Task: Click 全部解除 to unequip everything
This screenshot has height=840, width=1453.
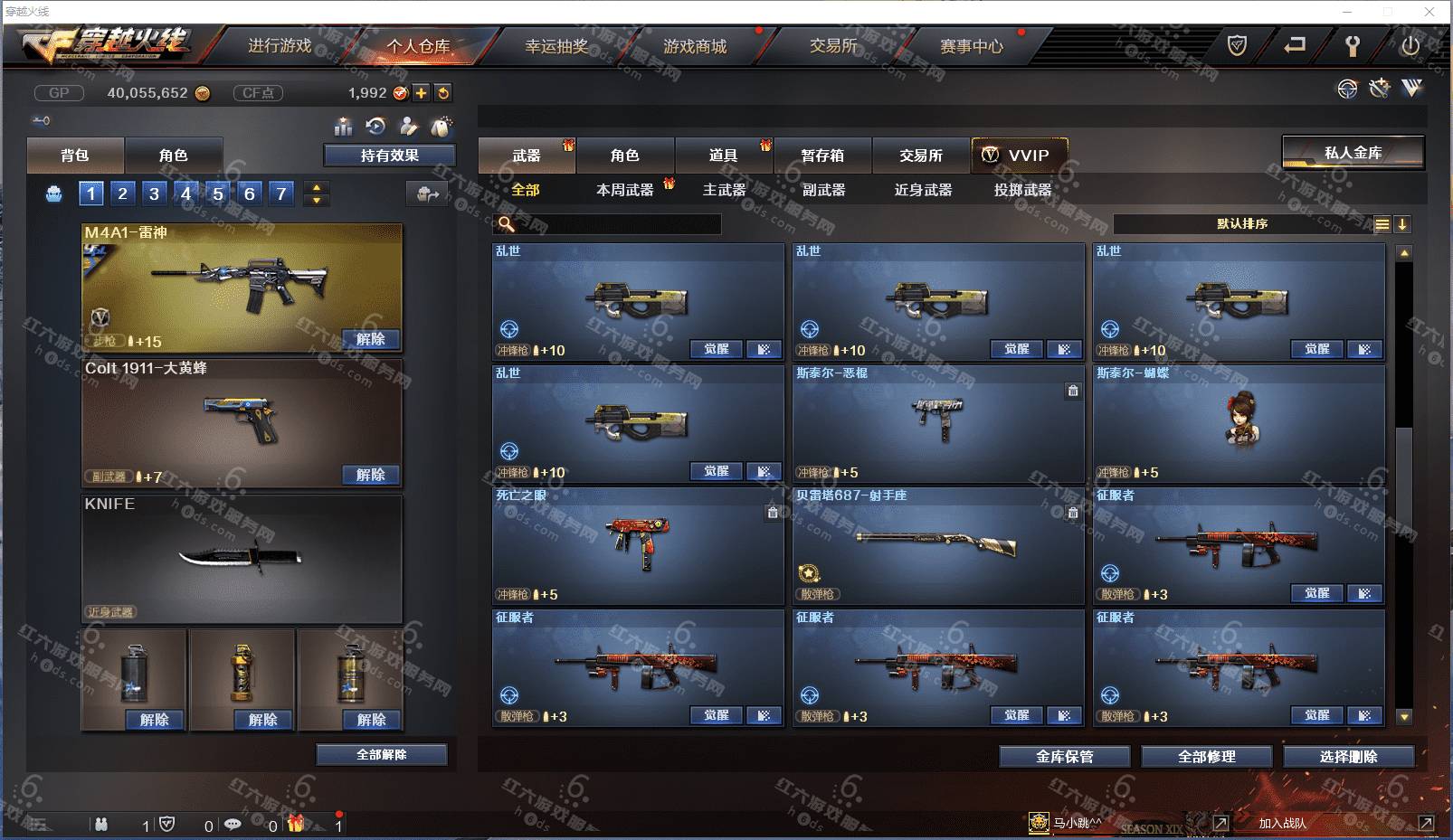Action: 381,755
